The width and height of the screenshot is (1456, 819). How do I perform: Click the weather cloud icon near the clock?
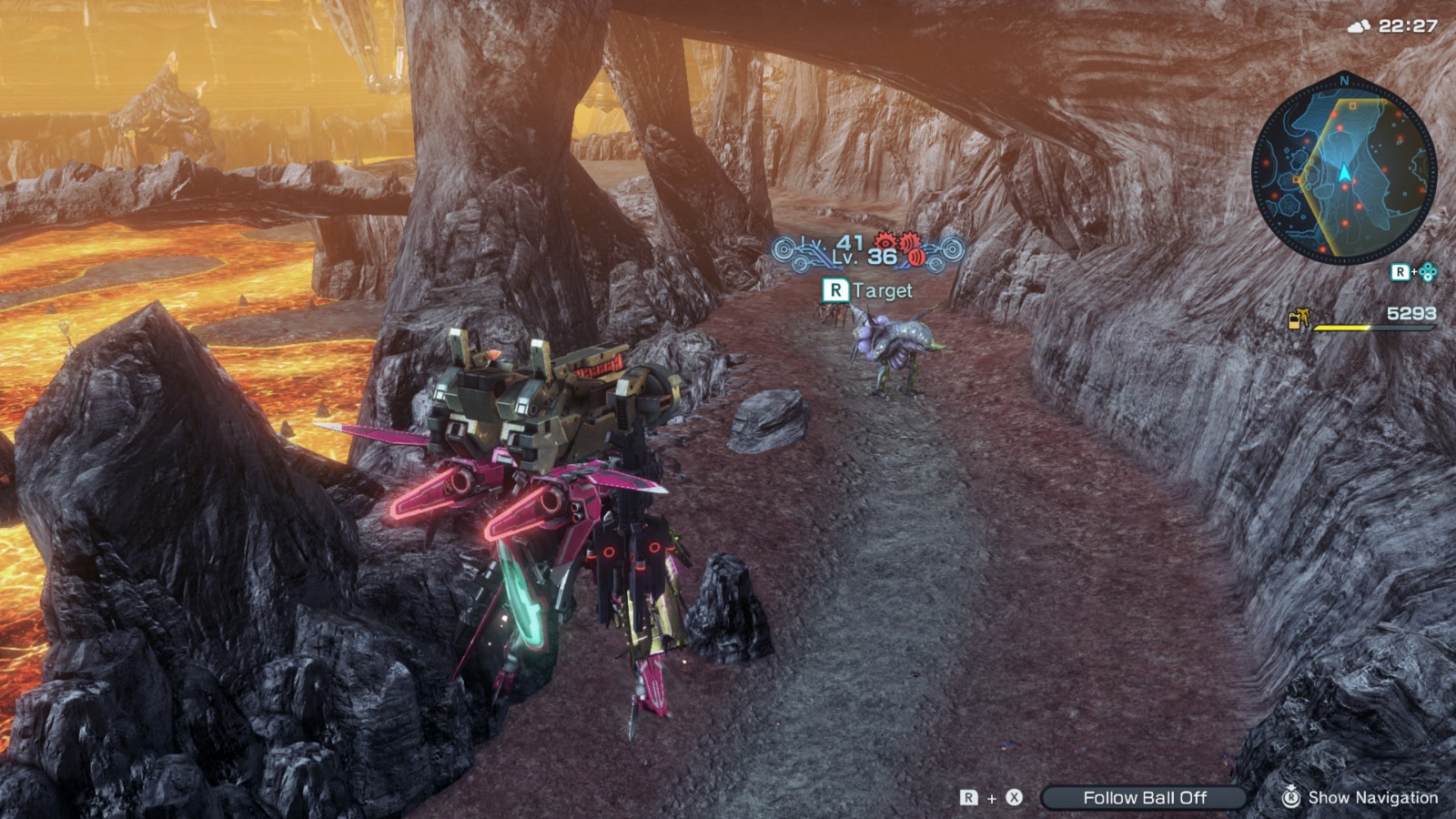click(x=1359, y=25)
